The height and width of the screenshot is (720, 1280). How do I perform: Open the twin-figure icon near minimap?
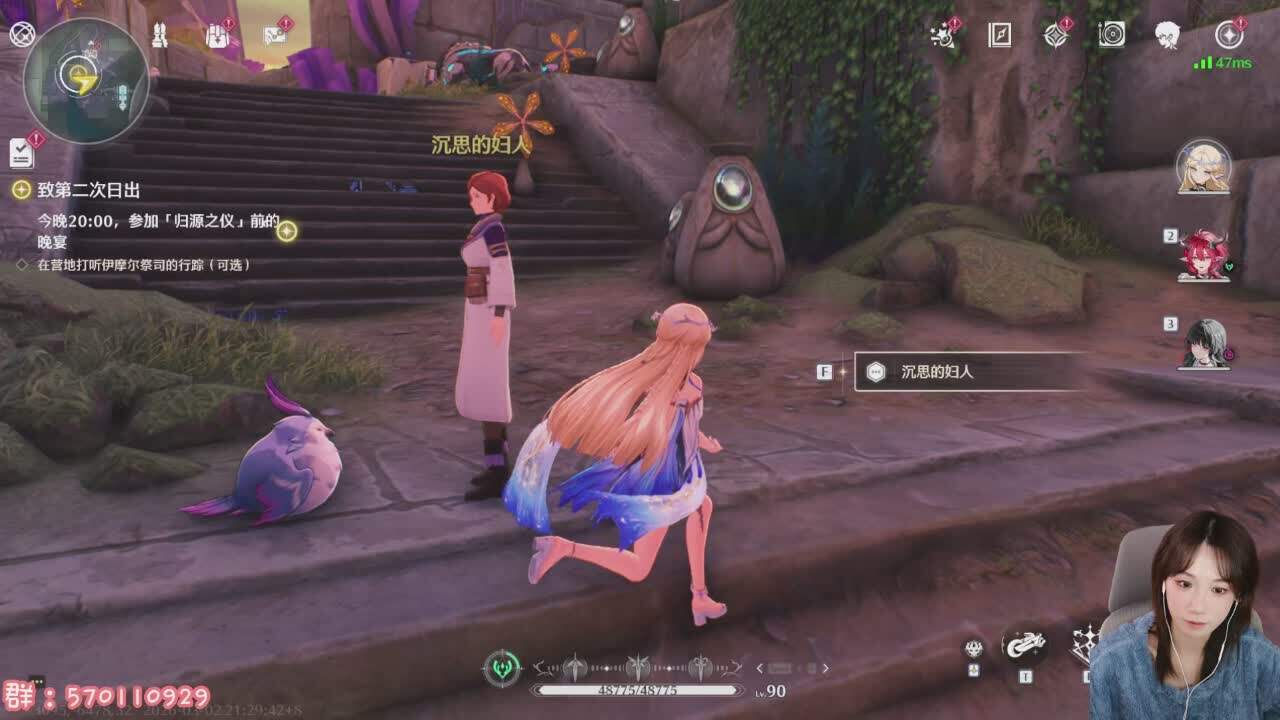[159, 37]
